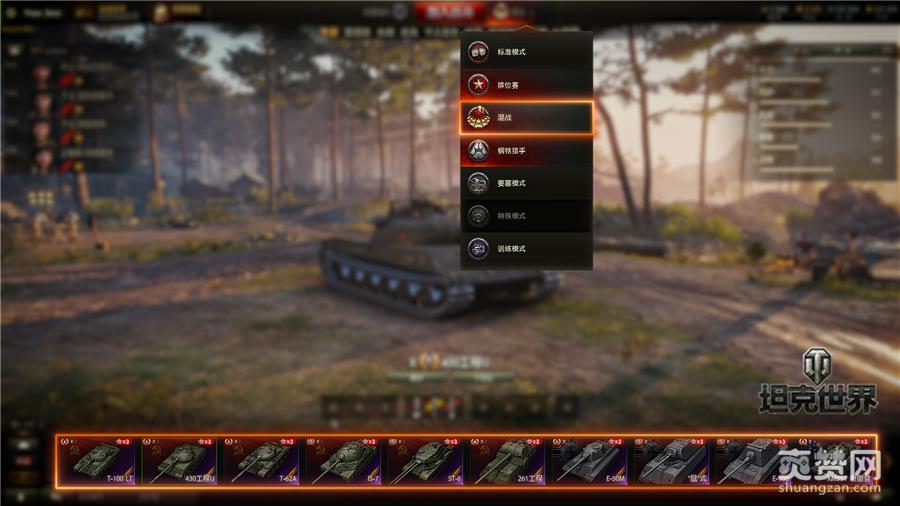Select the T-62A tank
This screenshot has height=506, width=900.
coord(261,462)
